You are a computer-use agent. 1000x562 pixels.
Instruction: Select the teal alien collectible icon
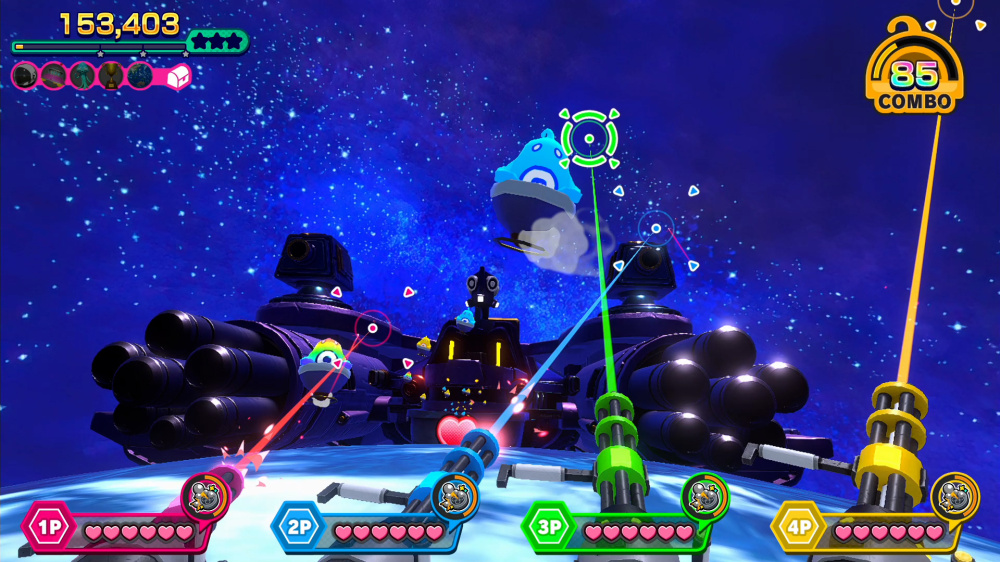pos(82,75)
